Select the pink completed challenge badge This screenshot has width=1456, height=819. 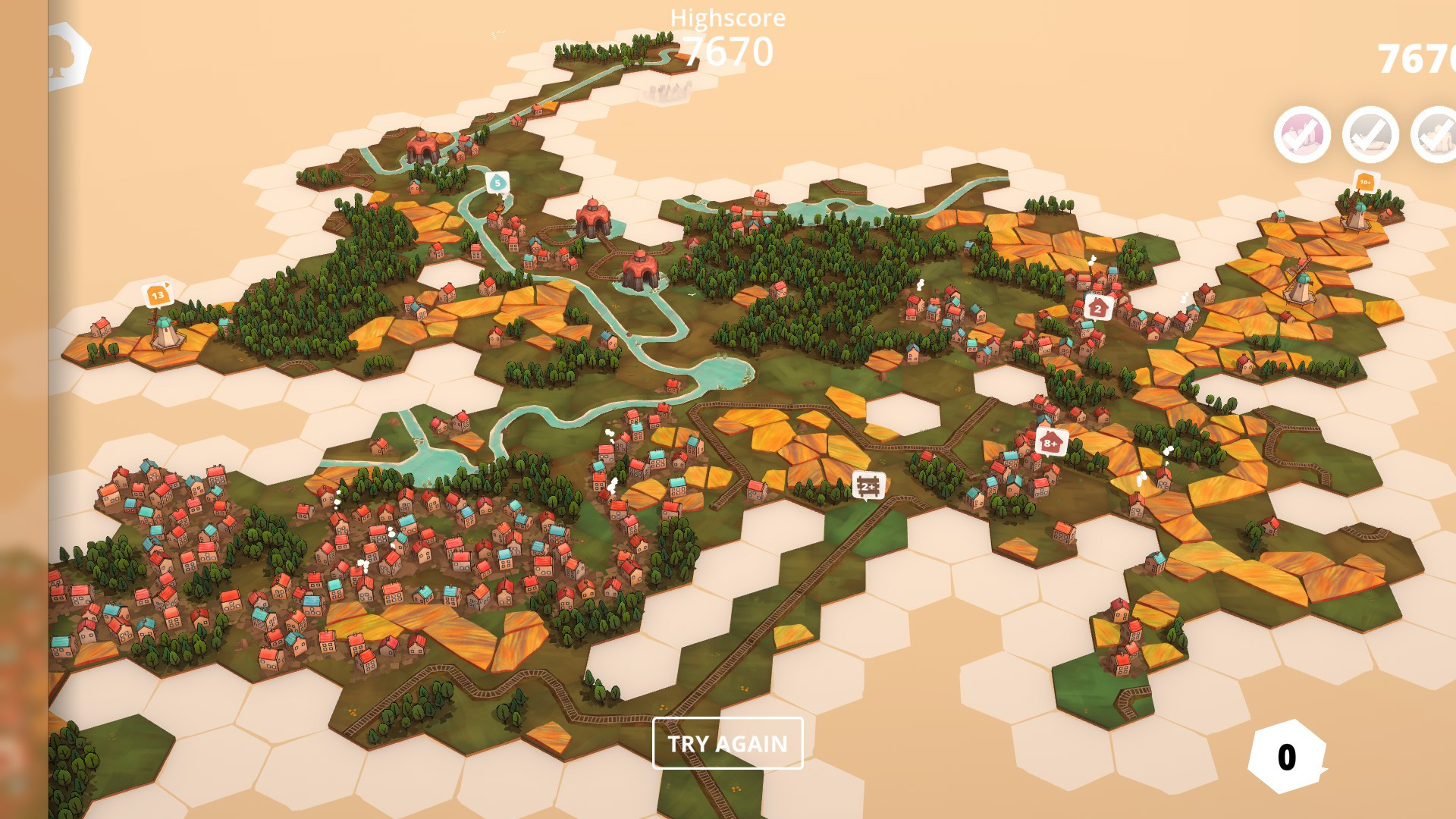[x=1302, y=134]
